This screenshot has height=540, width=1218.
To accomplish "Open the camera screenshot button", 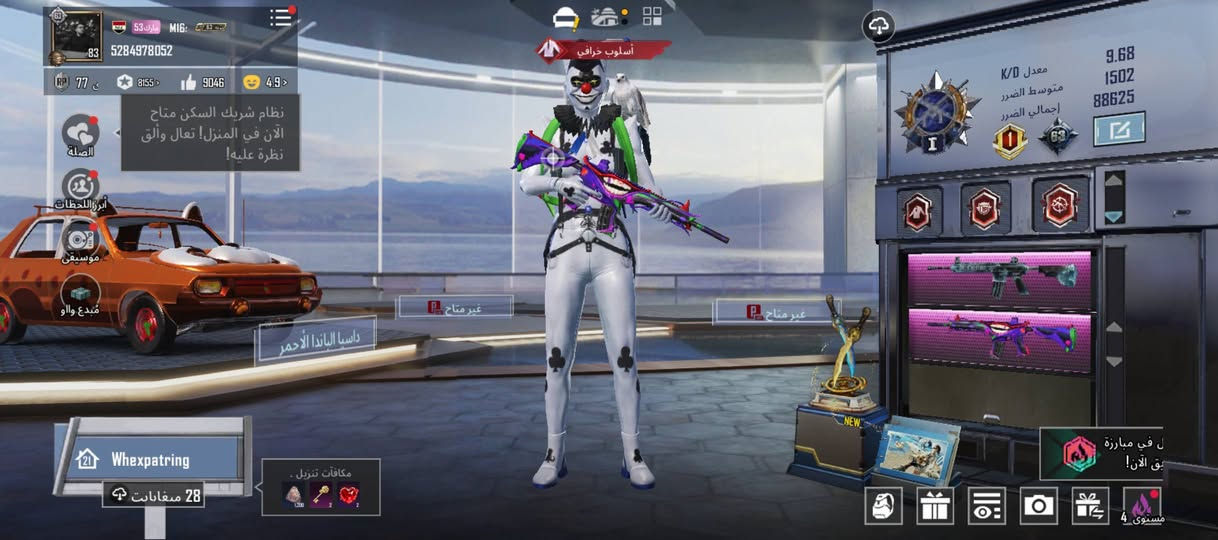I will pyautogui.click(x=1039, y=506).
